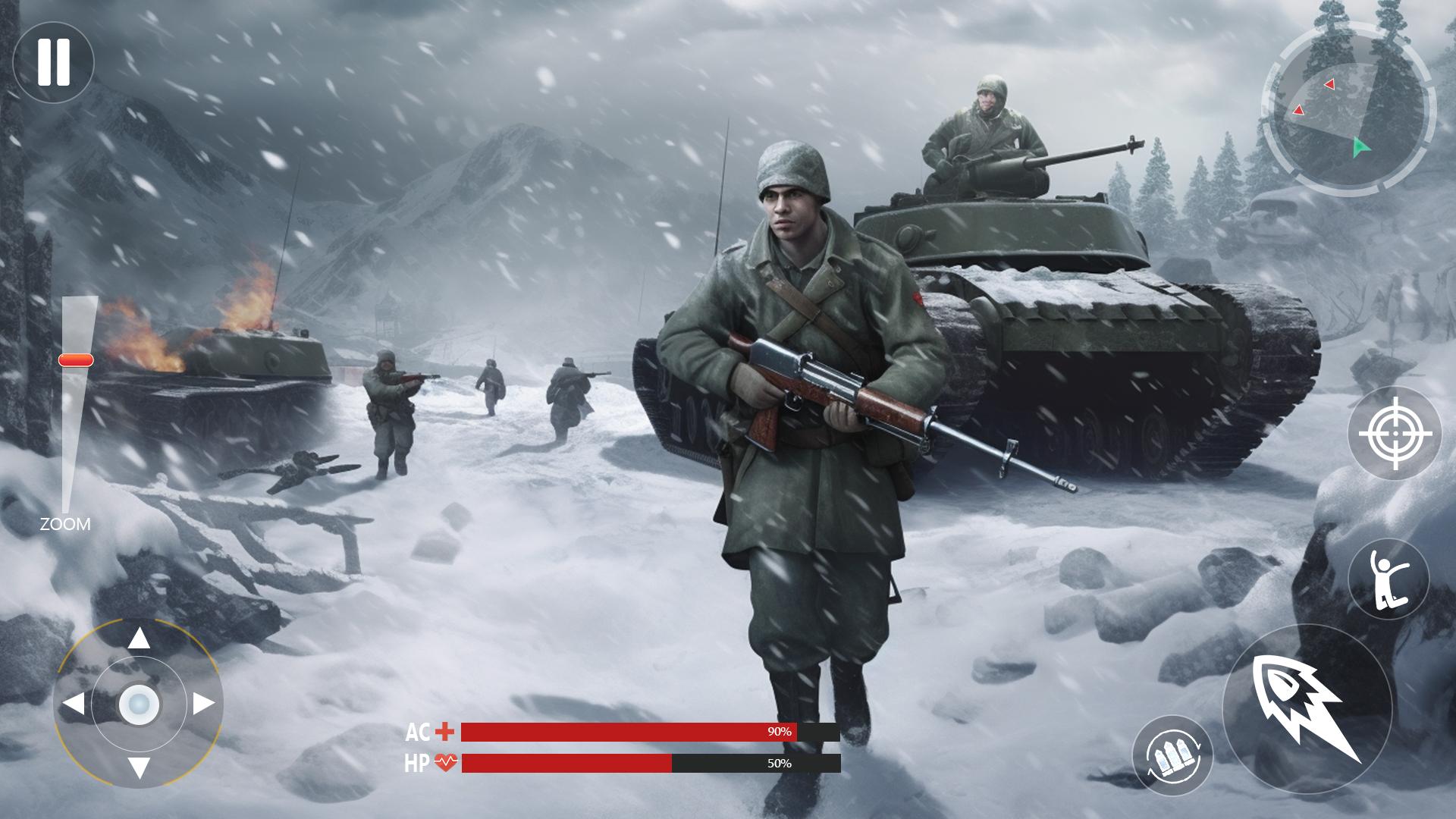
Task: Tap the joystick center thumbstick
Action: (x=140, y=705)
